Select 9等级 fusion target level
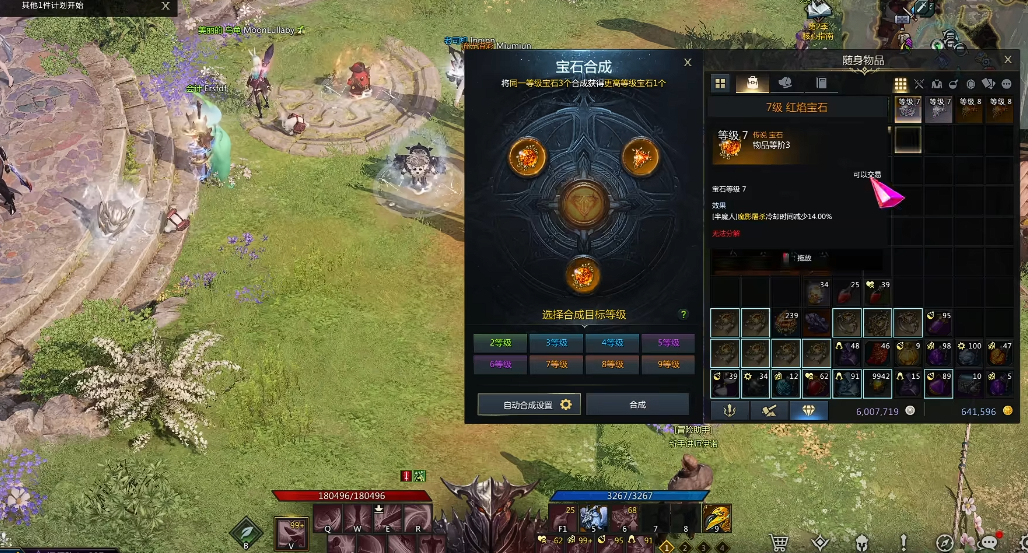1028x553 pixels. click(x=667, y=365)
